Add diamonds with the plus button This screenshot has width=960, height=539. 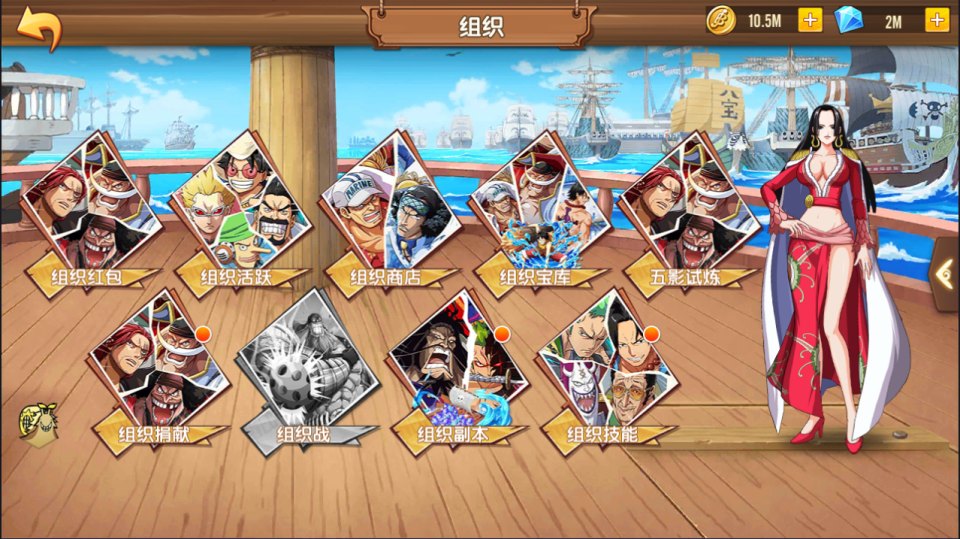tap(937, 20)
